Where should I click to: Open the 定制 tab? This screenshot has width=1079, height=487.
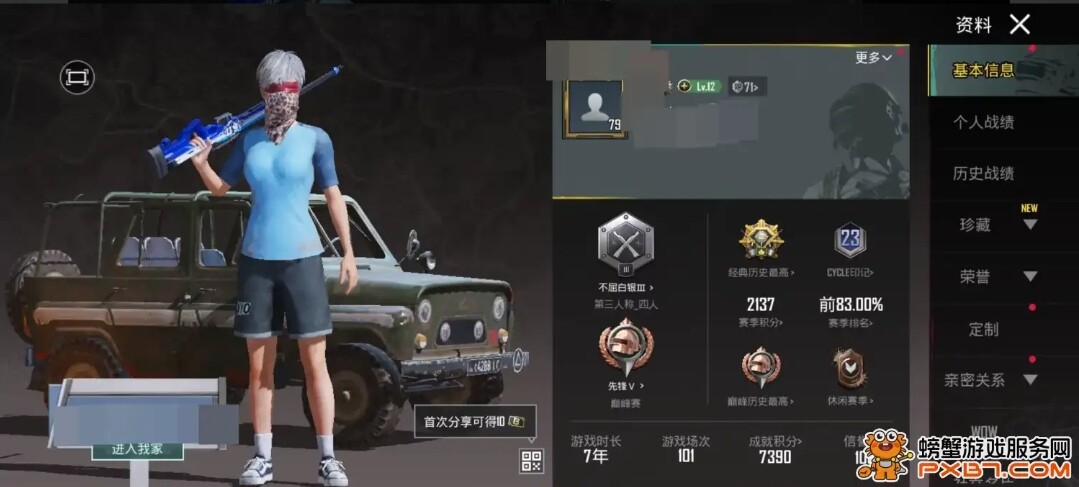click(x=983, y=329)
